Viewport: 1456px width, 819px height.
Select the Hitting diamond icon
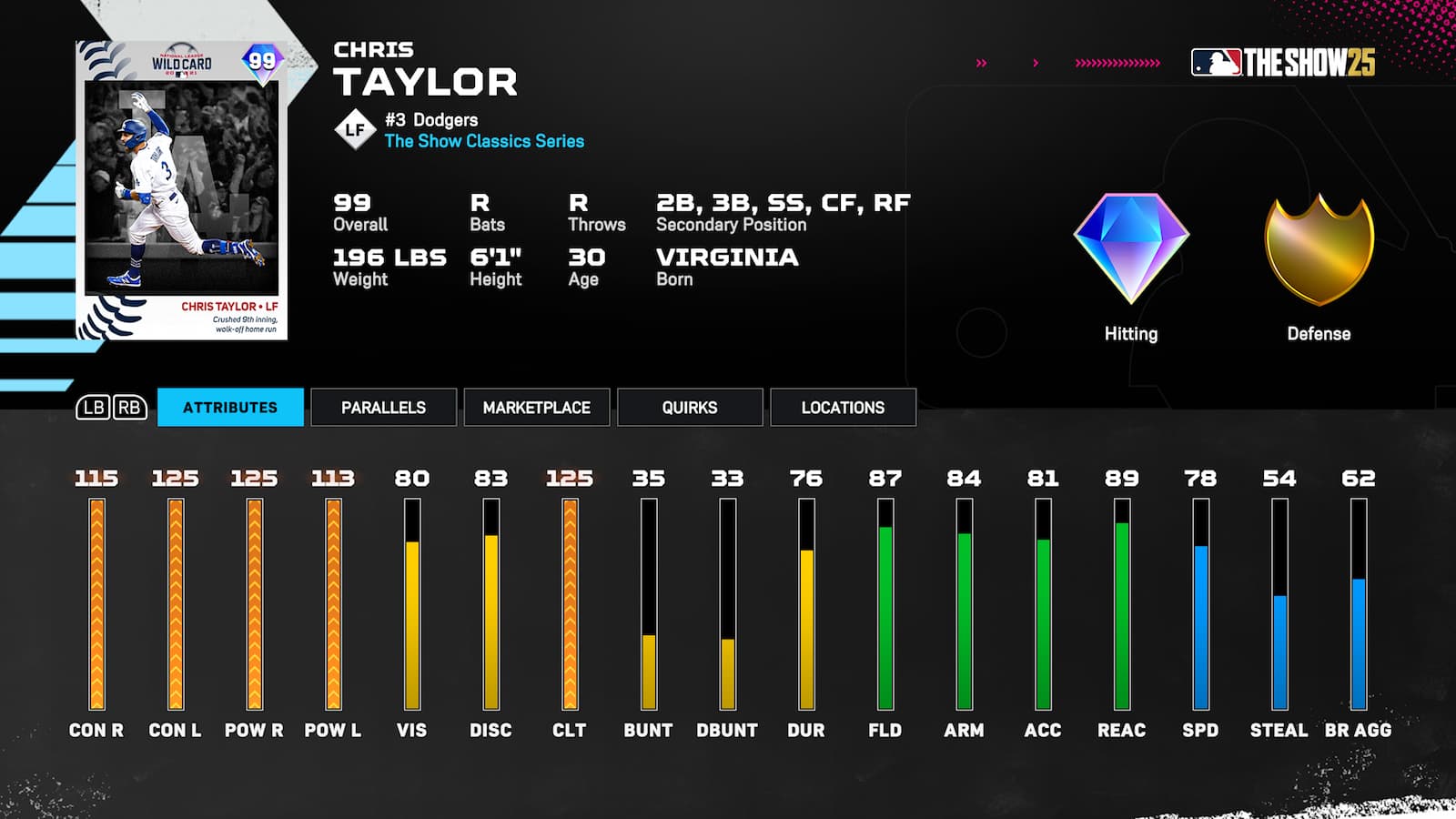(x=1131, y=248)
